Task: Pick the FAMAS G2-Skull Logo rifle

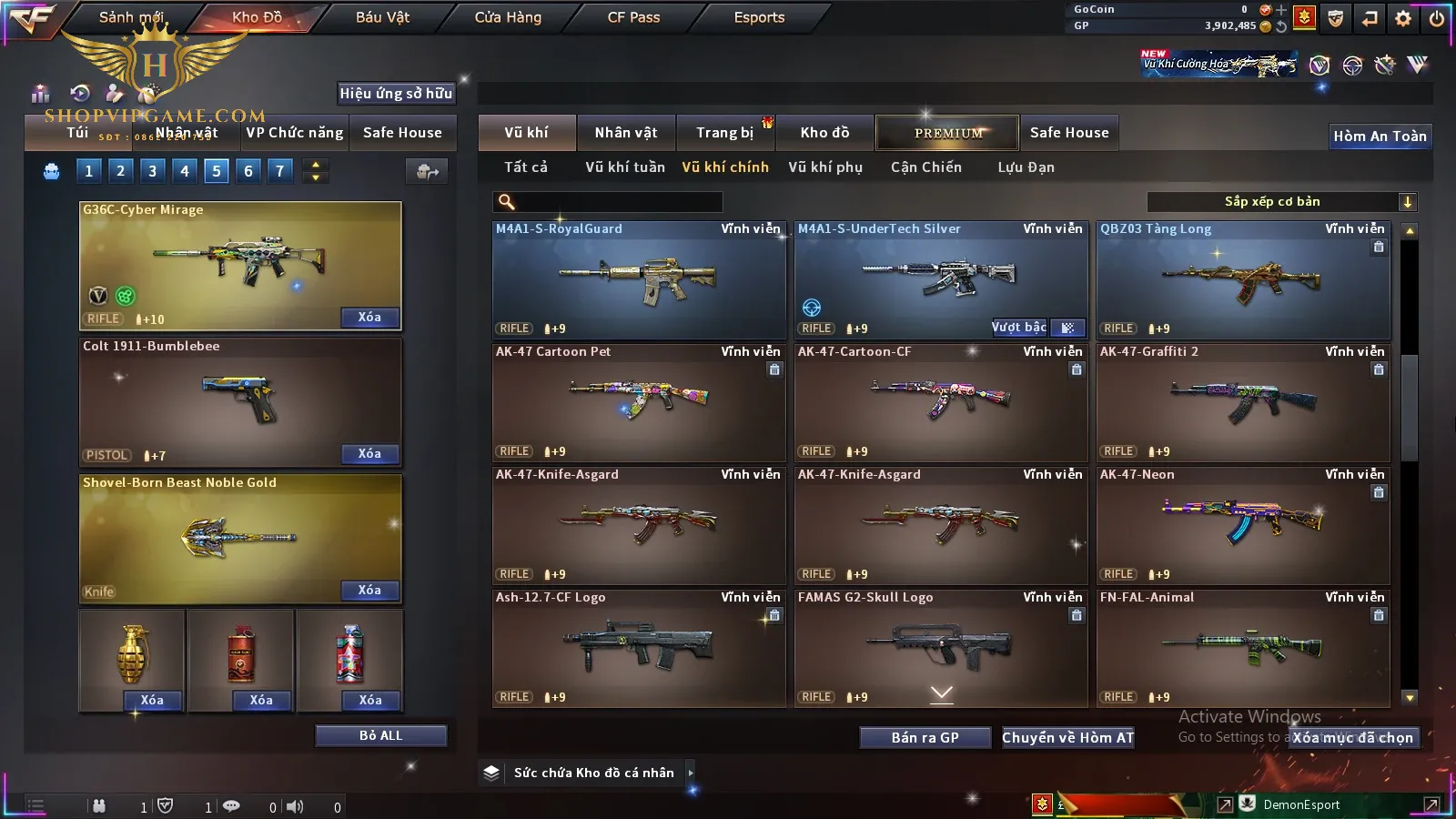Action: (x=941, y=647)
